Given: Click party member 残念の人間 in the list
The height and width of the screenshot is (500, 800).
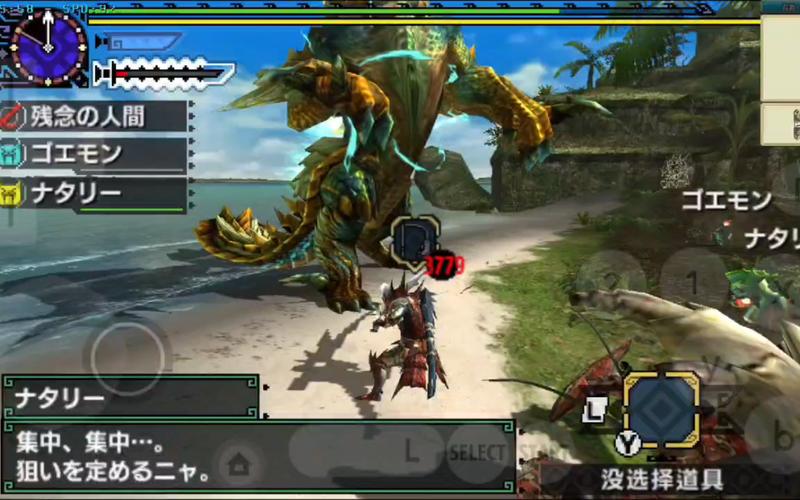Looking at the screenshot, I should [x=97, y=117].
